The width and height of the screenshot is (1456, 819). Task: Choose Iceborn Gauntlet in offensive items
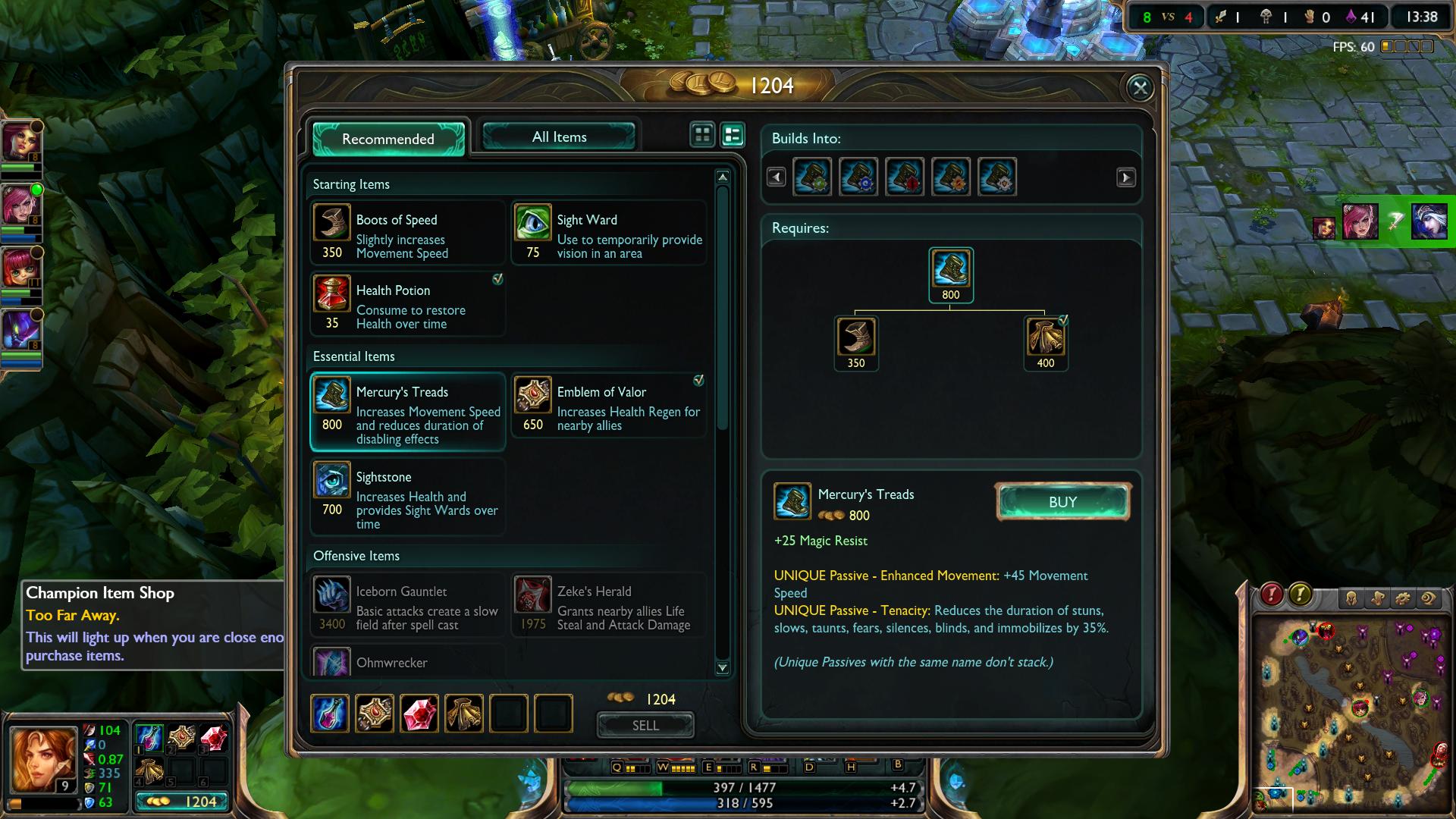click(407, 606)
